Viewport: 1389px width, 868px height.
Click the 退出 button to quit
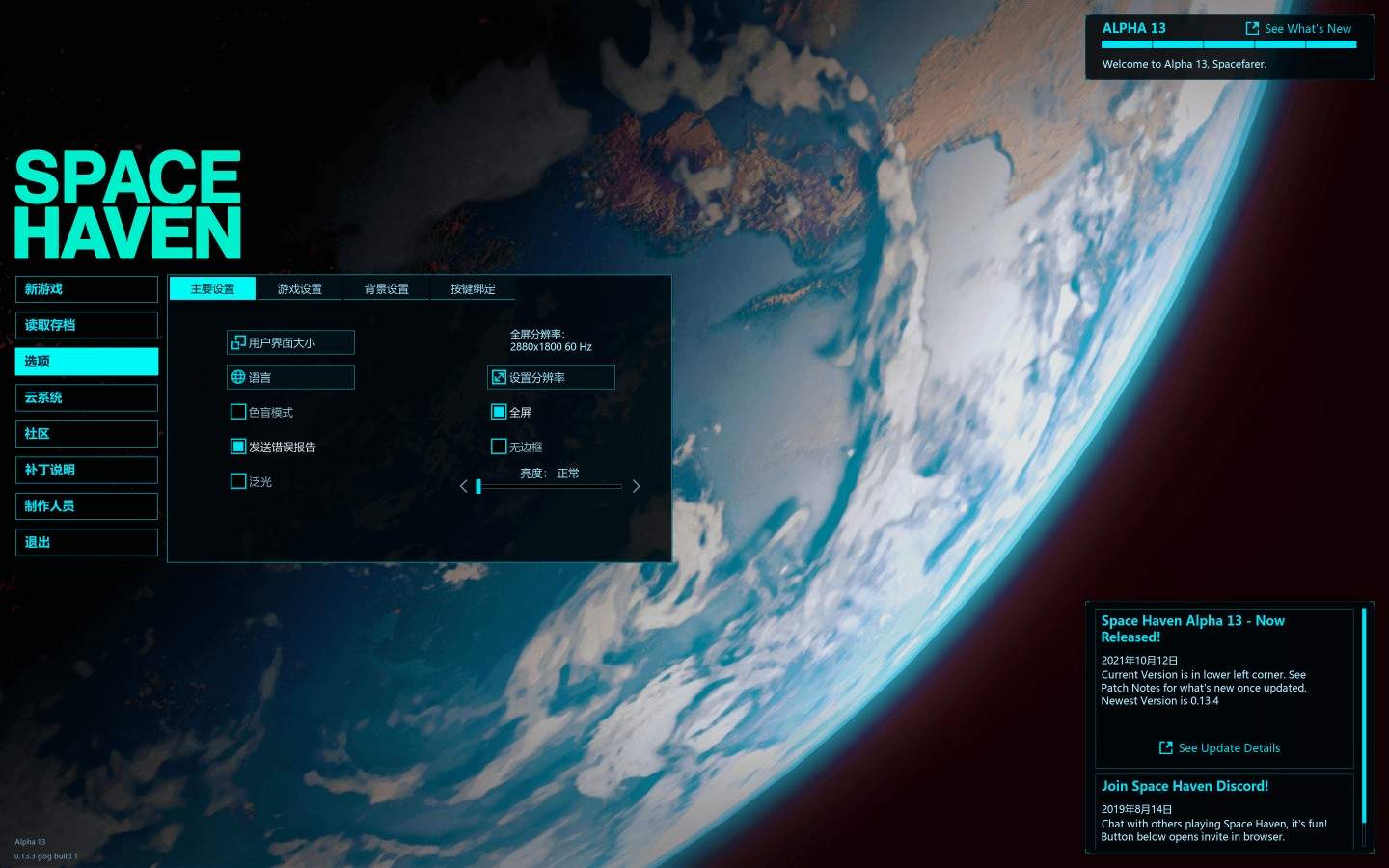click(x=86, y=542)
